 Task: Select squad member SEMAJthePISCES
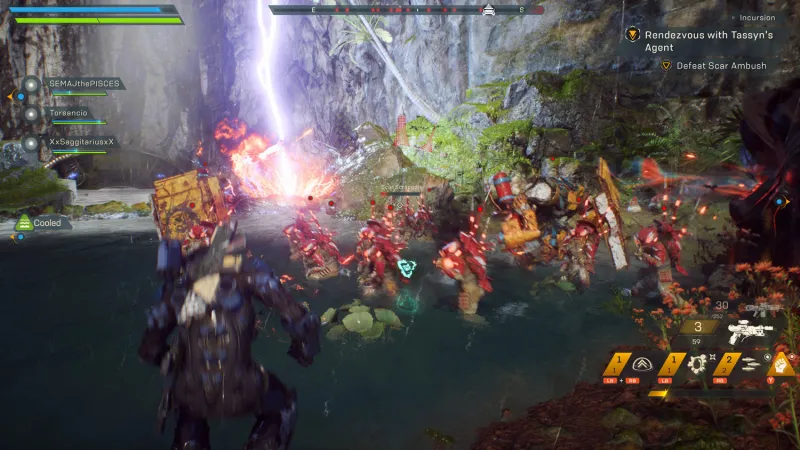click(x=84, y=84)
